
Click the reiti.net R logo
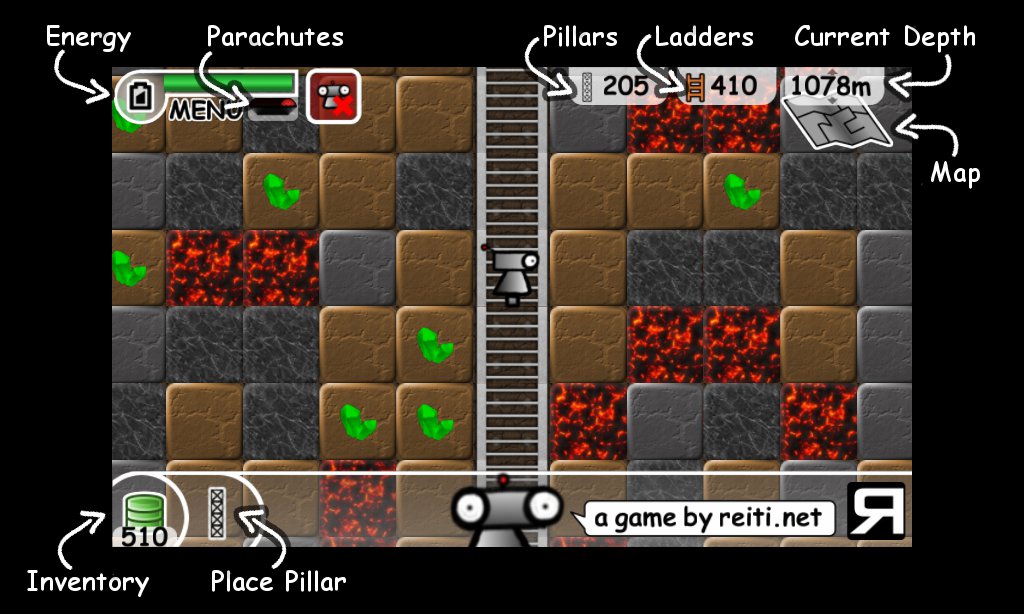876,511
